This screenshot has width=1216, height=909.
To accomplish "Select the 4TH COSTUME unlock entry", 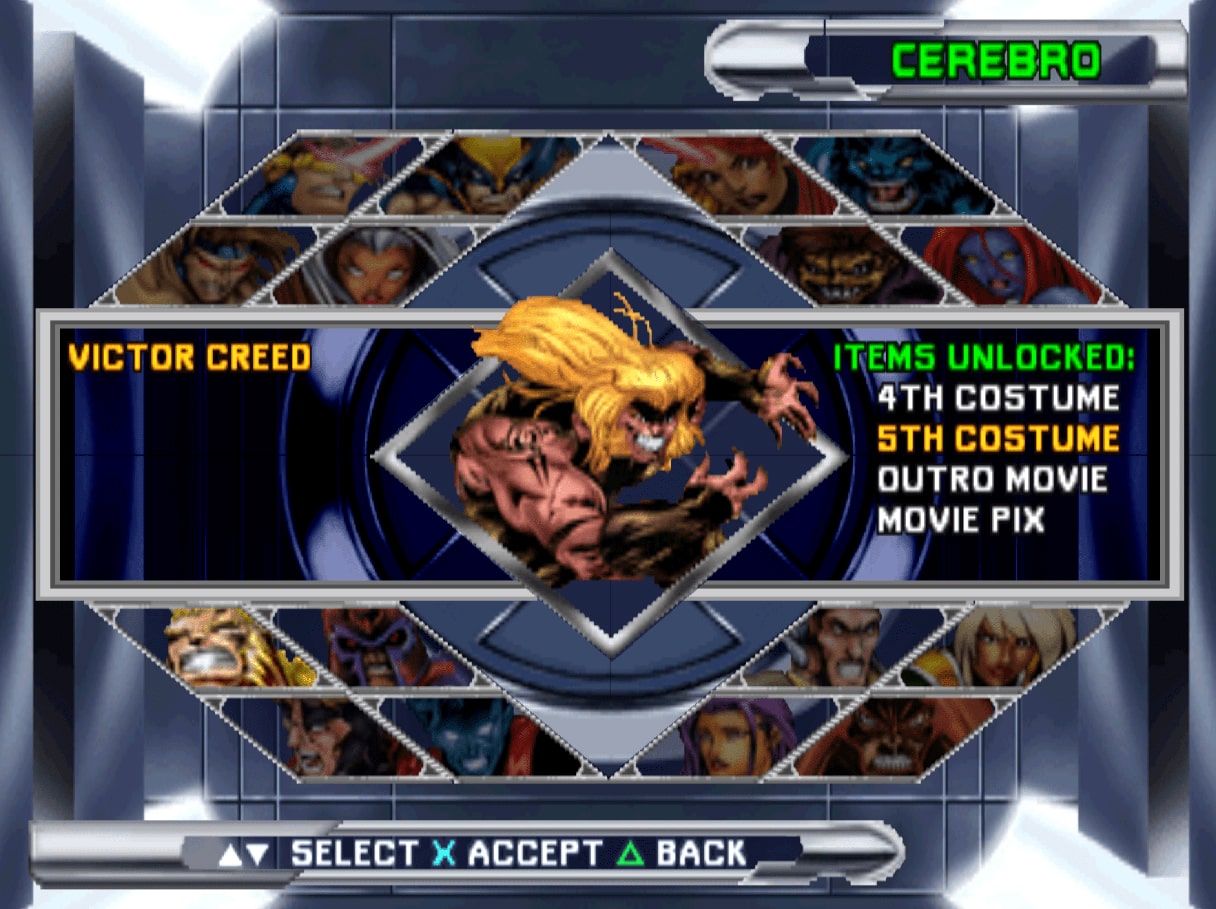I will tap(997, 398).
